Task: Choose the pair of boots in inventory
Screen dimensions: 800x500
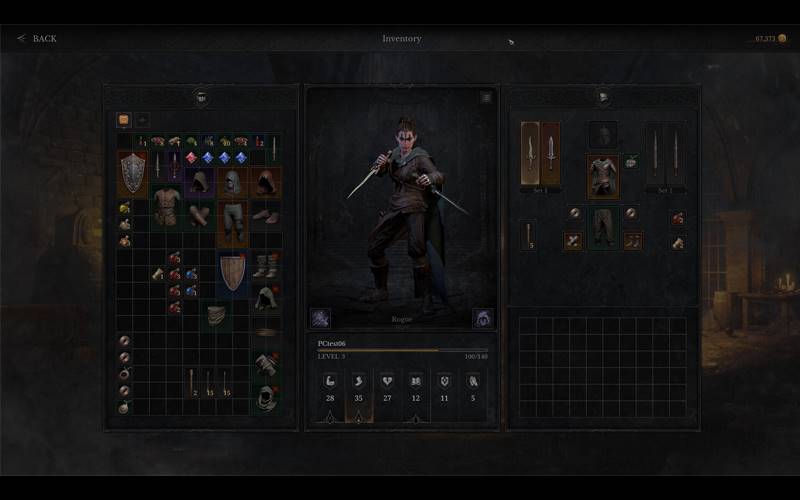Action: tap(265, 265)
